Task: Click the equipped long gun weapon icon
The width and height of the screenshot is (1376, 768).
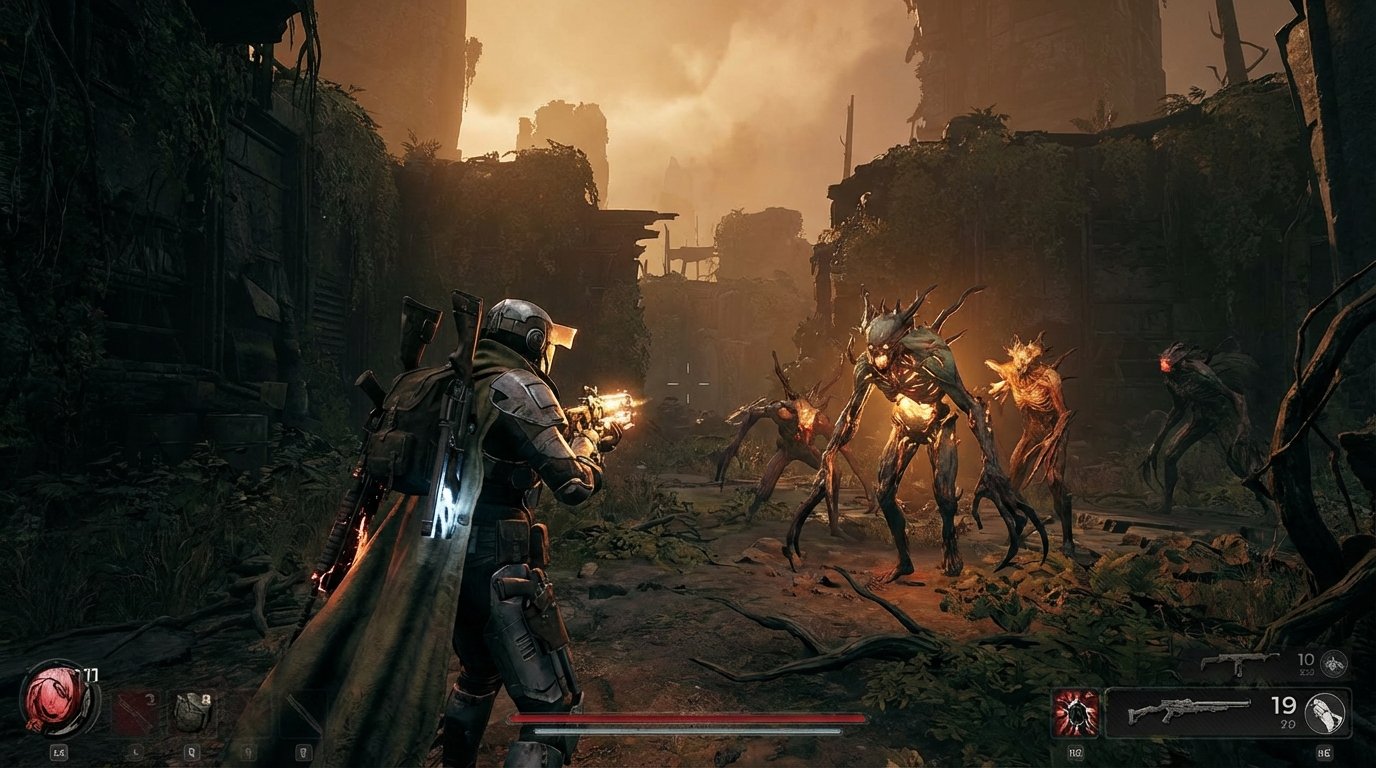Action: [1191, 711]
